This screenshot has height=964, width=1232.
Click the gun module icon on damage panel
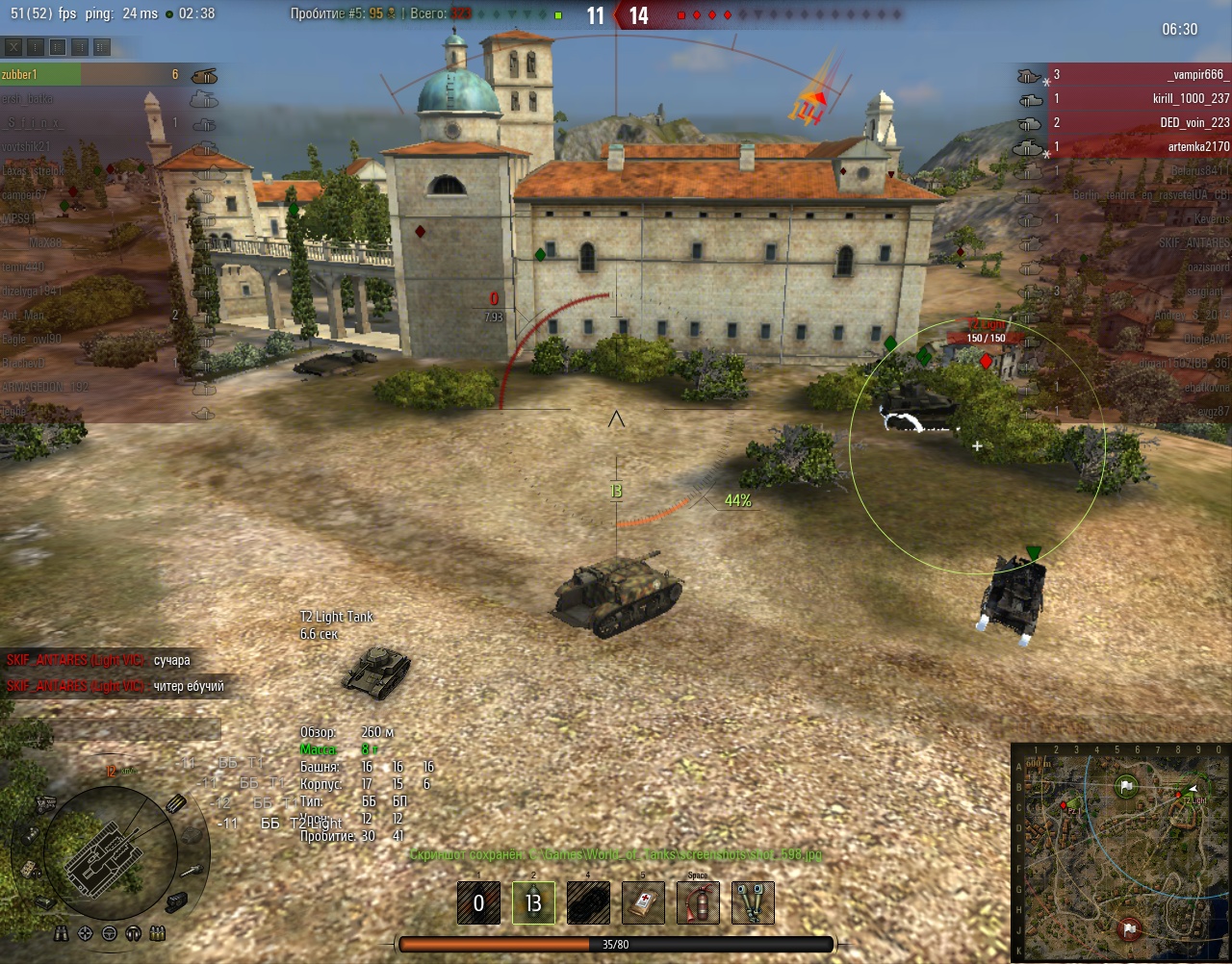[x=192, y=870]
